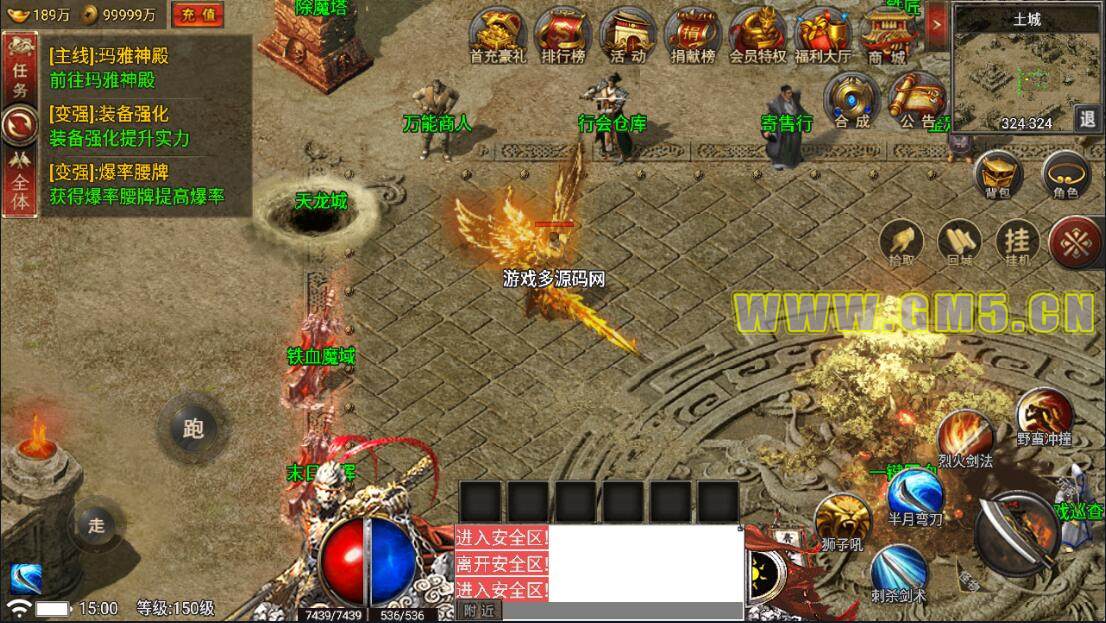
Task: Open the 合成 synthesis menu
Action: click(x=852, y=99)
